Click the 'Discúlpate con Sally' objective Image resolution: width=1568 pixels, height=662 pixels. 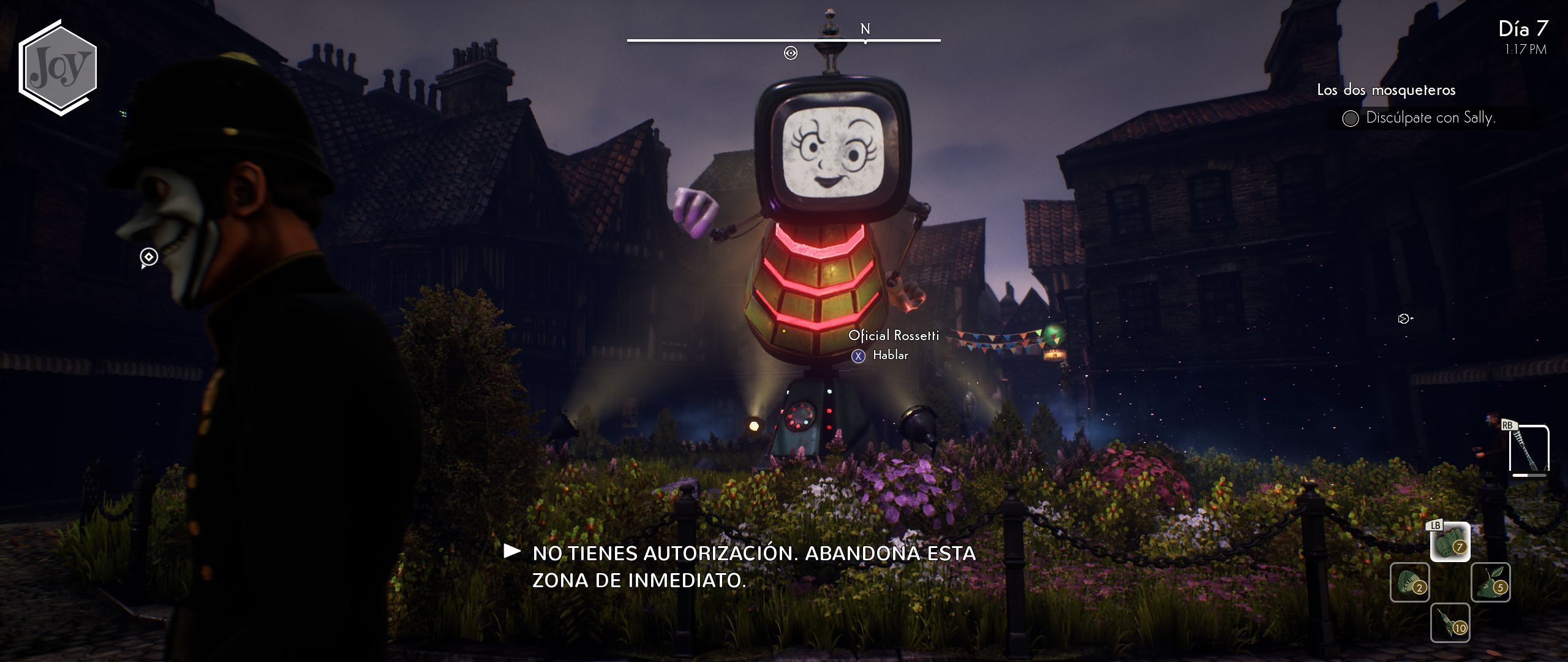(1430, 118)
